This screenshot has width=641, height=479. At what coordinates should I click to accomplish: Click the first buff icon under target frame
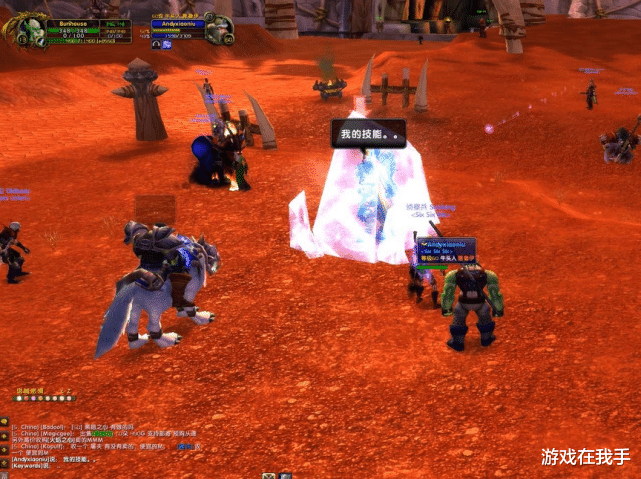156,45
